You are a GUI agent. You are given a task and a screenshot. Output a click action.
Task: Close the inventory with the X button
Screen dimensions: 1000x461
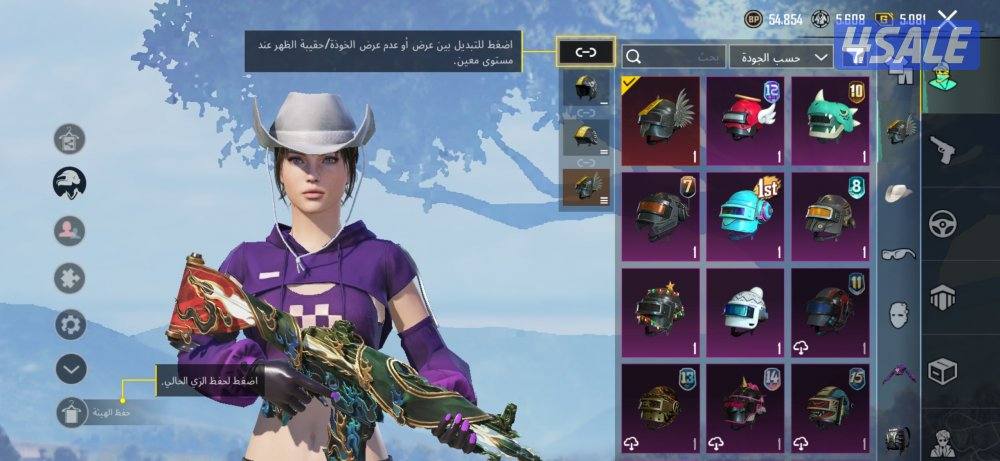point(947,18)
